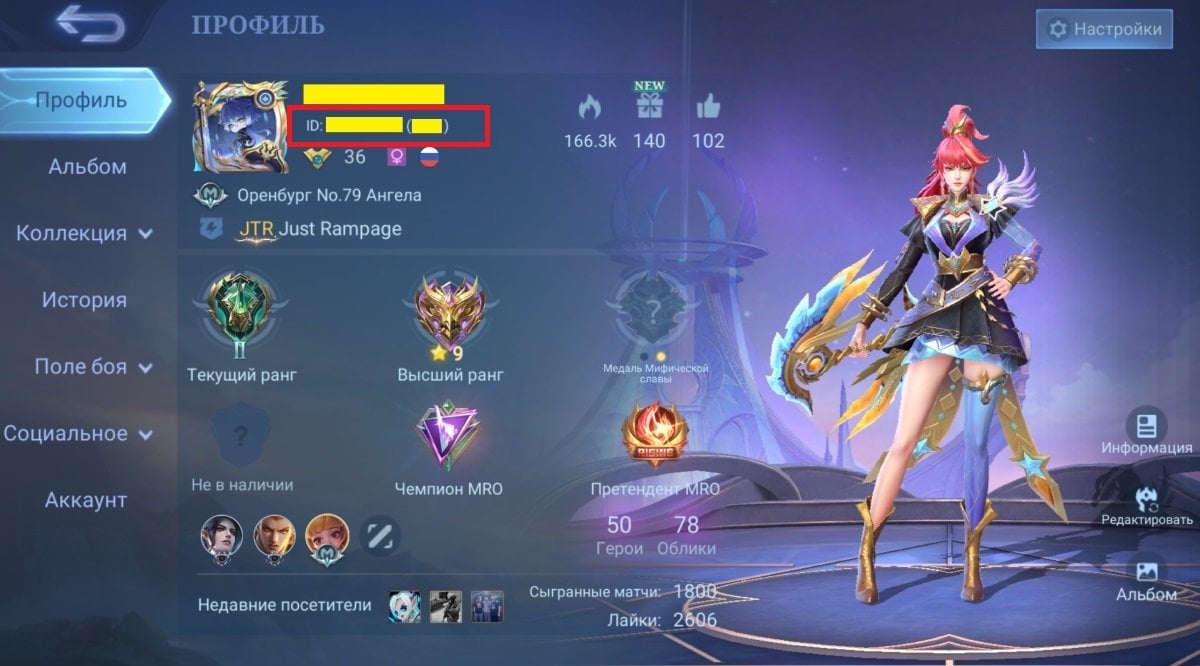The height and width of the screenshot is (666, 1200).
Task: Open the Альбом sidebar tab
Action: click(x=87, y=167)
